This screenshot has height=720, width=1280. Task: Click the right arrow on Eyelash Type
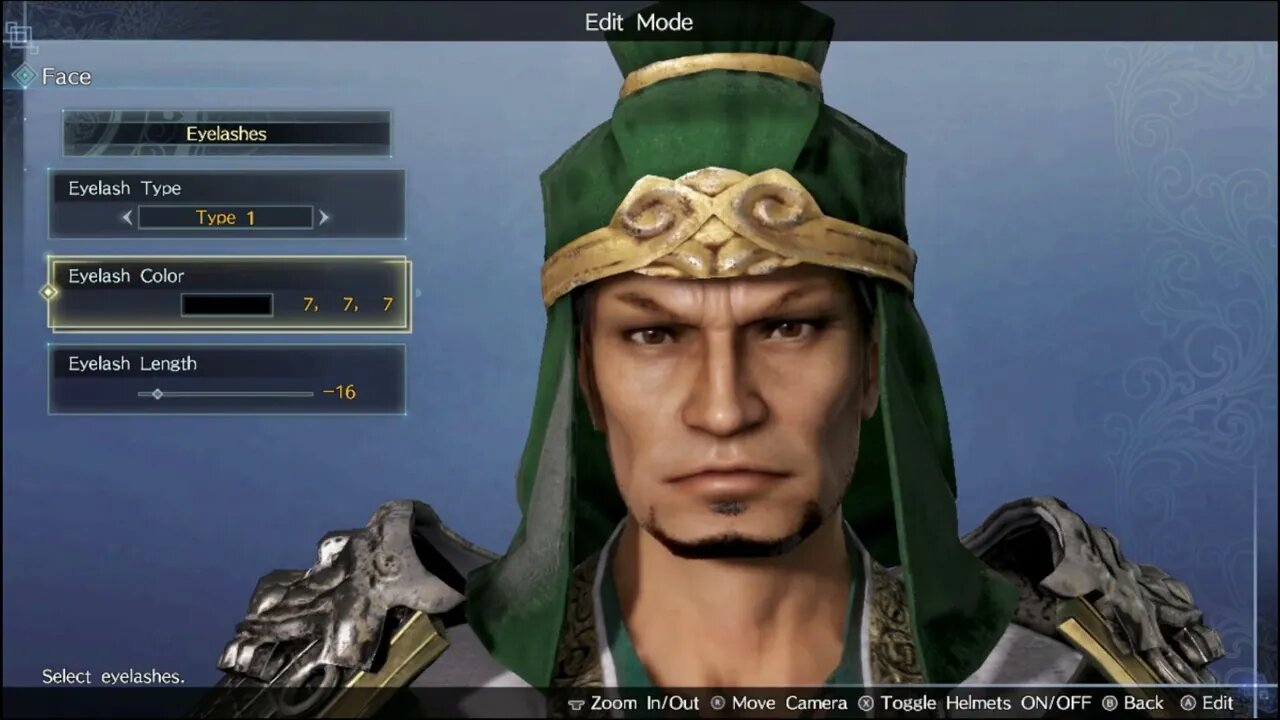click(x=324, y=217)
